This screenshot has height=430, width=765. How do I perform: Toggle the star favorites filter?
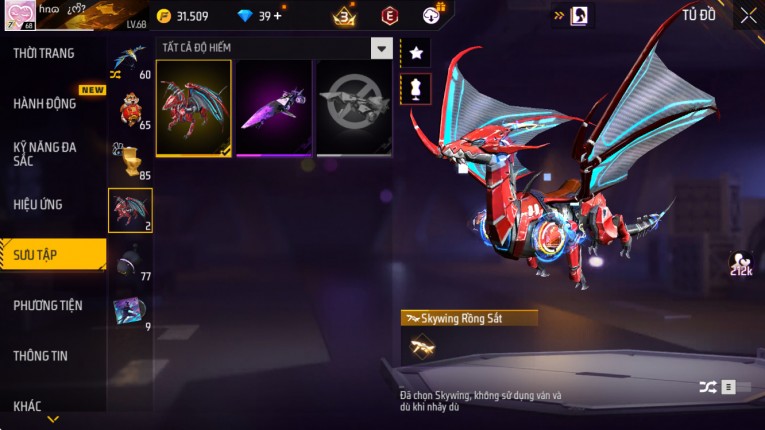click(x=416, y=52)
